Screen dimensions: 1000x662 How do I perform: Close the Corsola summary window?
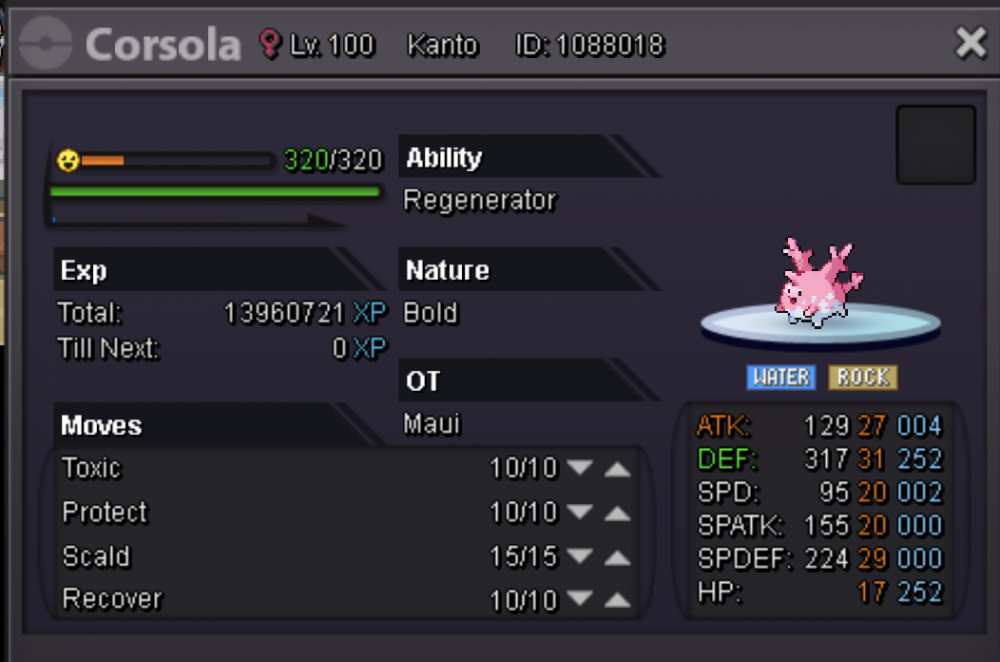click(970, 43)
